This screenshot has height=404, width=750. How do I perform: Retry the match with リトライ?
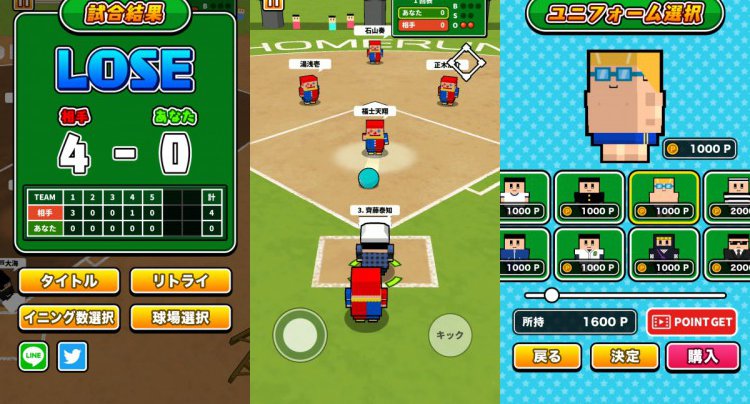pyautogui.click(x=180, y=281)
